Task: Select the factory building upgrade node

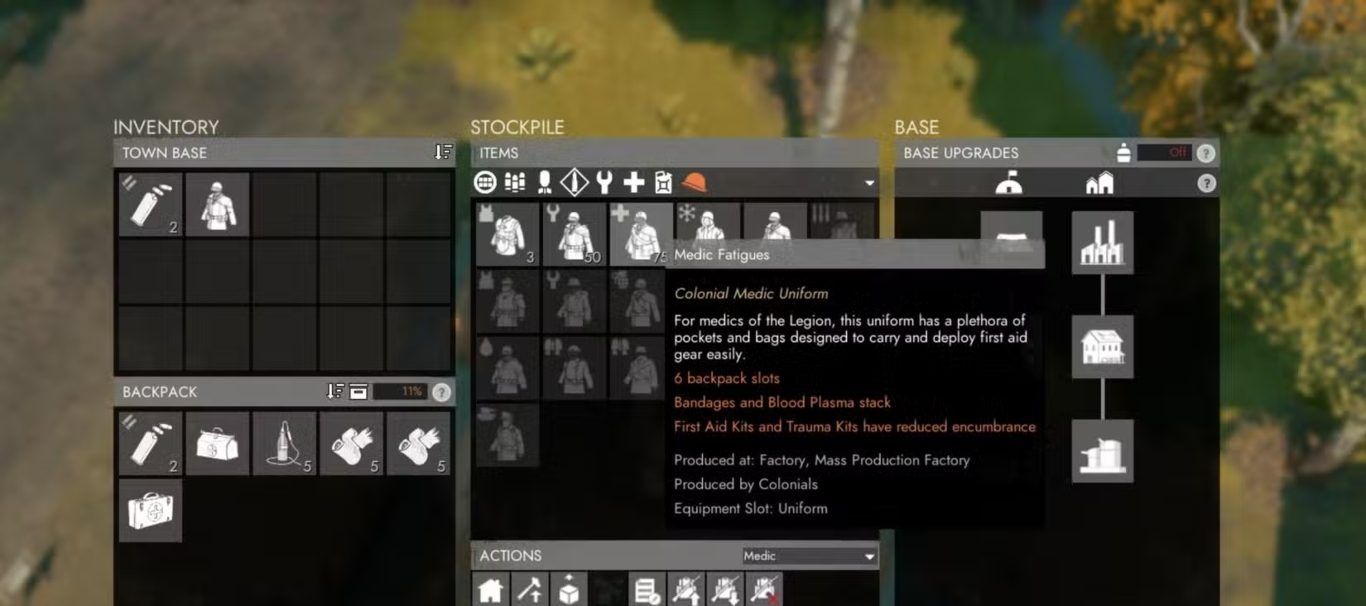Action: point(1102,242)
